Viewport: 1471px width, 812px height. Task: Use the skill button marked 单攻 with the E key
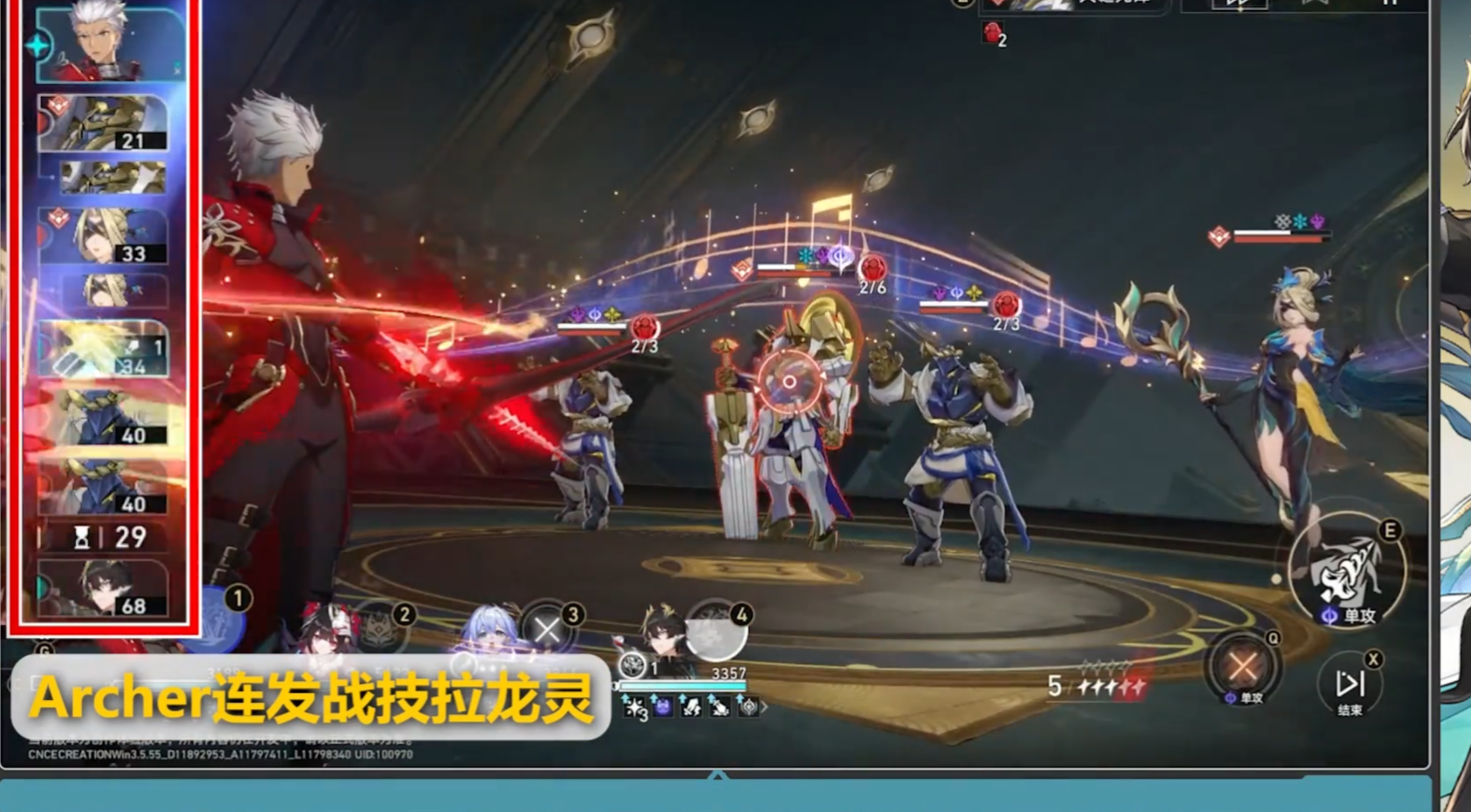(x=1347, y=574)
